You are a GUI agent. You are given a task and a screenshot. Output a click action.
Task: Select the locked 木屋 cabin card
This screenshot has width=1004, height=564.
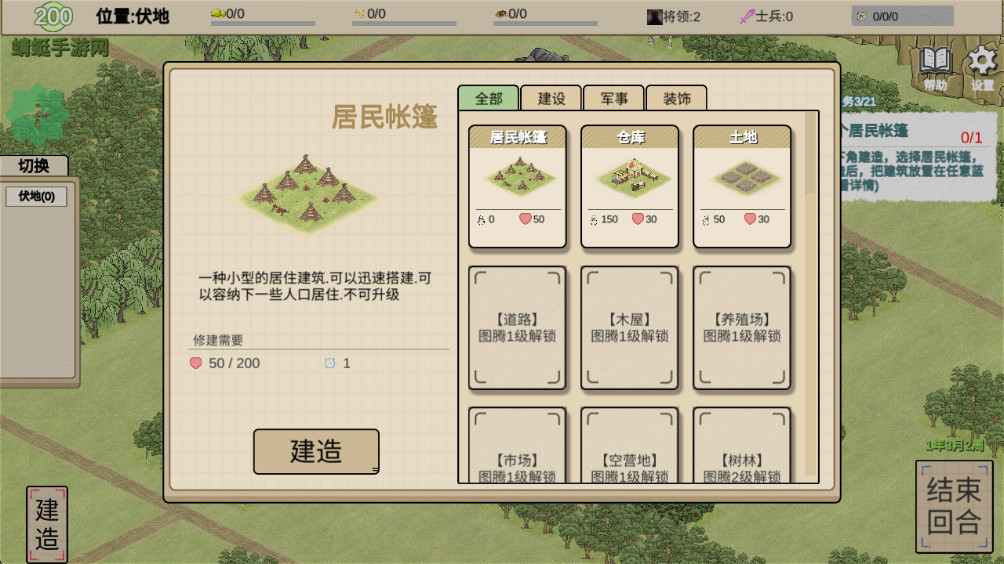630,327
